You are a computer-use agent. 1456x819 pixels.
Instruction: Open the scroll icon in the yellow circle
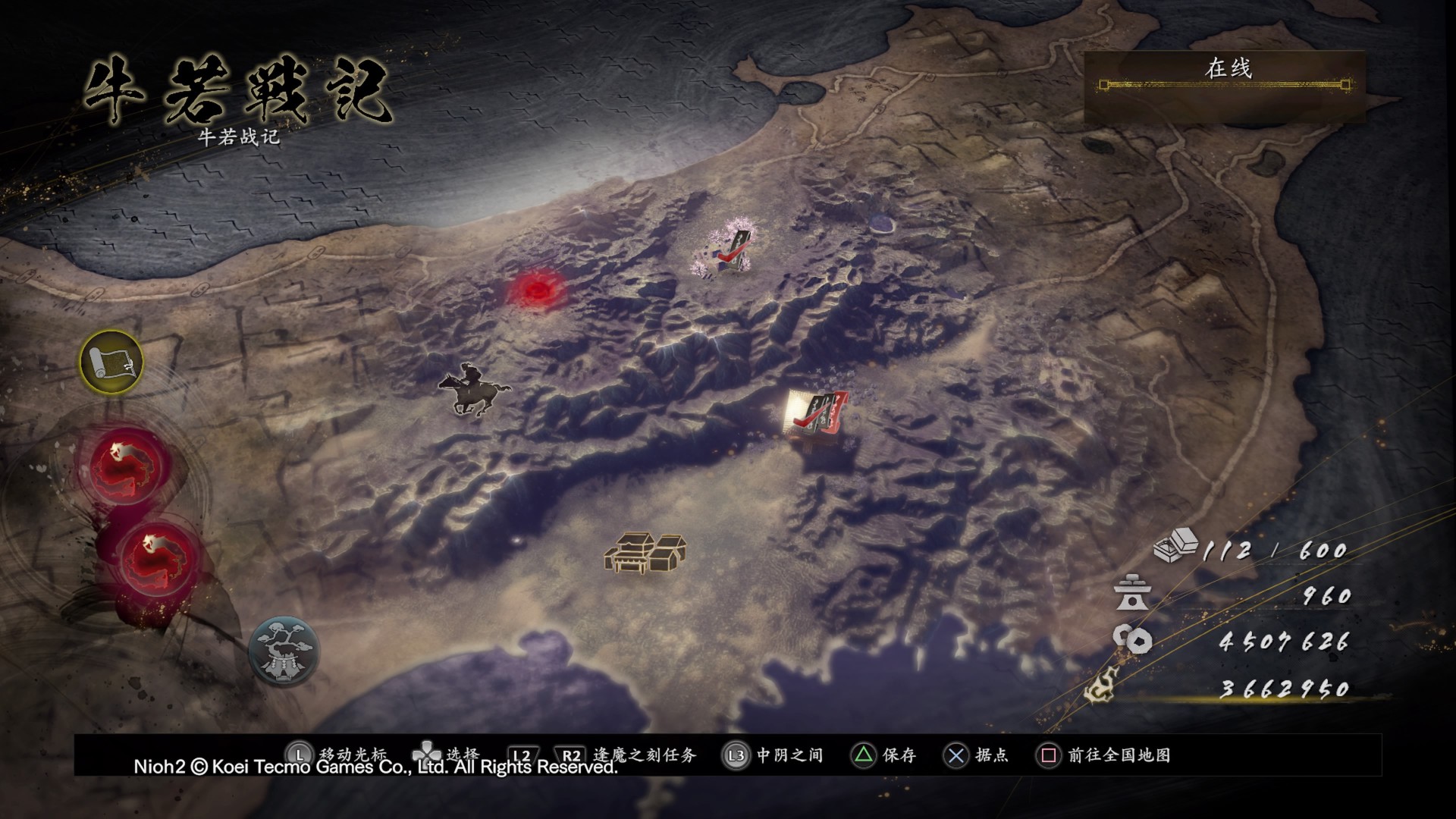point(111,362)
